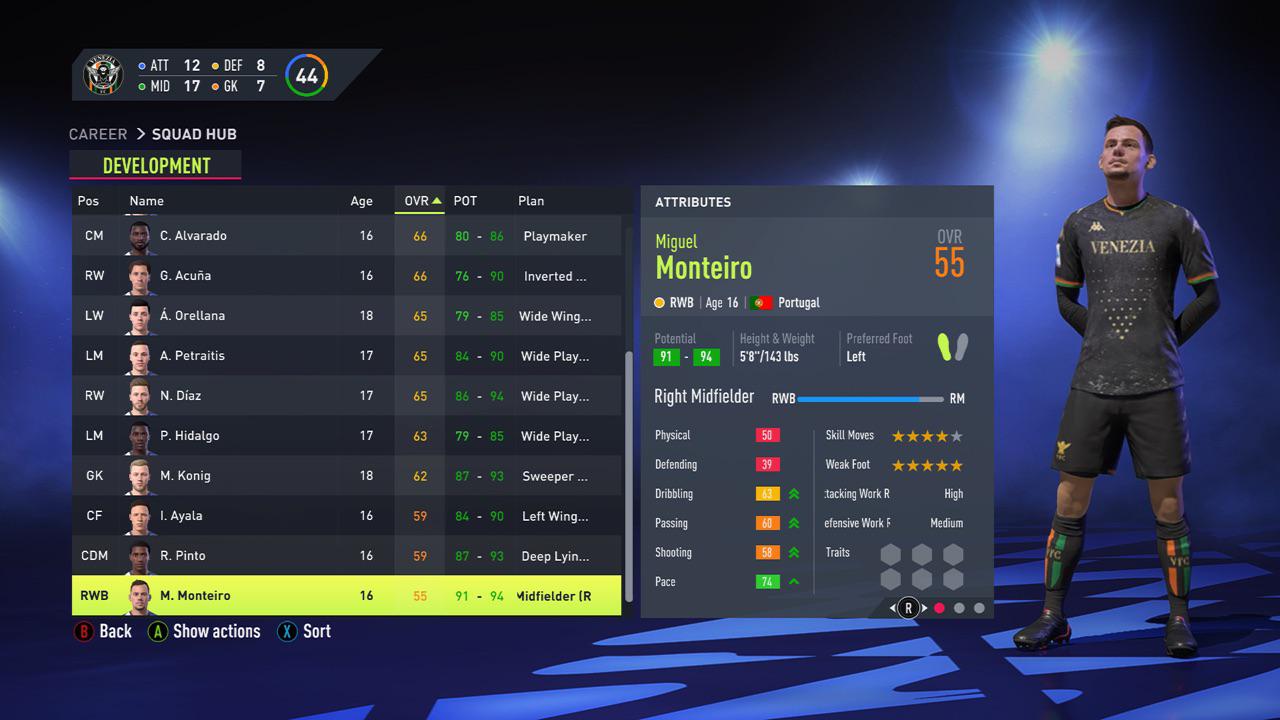This screenshot has width=1280, height=720.
Task: Select the second pagination dot in Attributes
Action: coord(958,607)
